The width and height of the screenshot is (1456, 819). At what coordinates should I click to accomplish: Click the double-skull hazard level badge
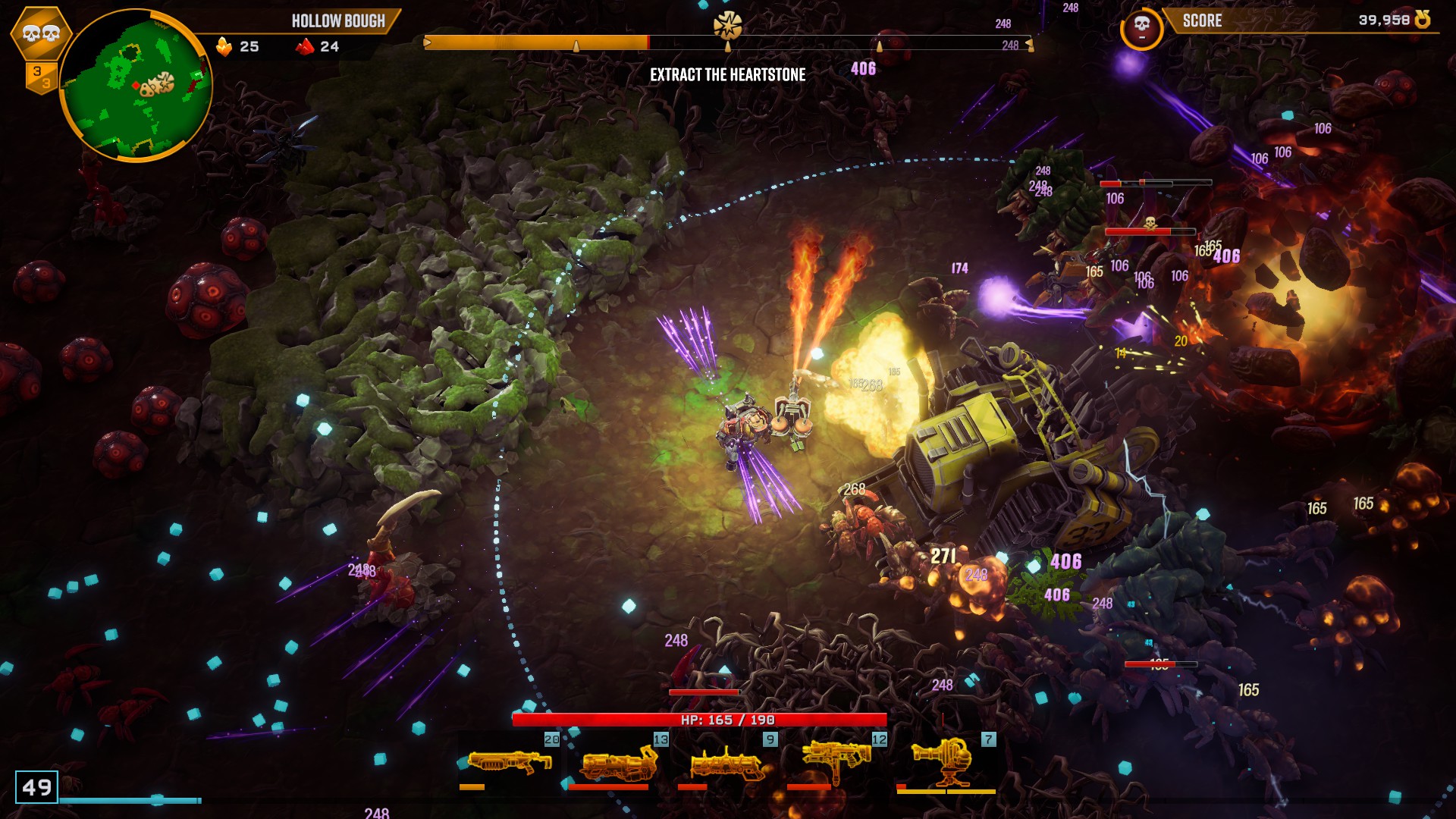coord(41,33)
